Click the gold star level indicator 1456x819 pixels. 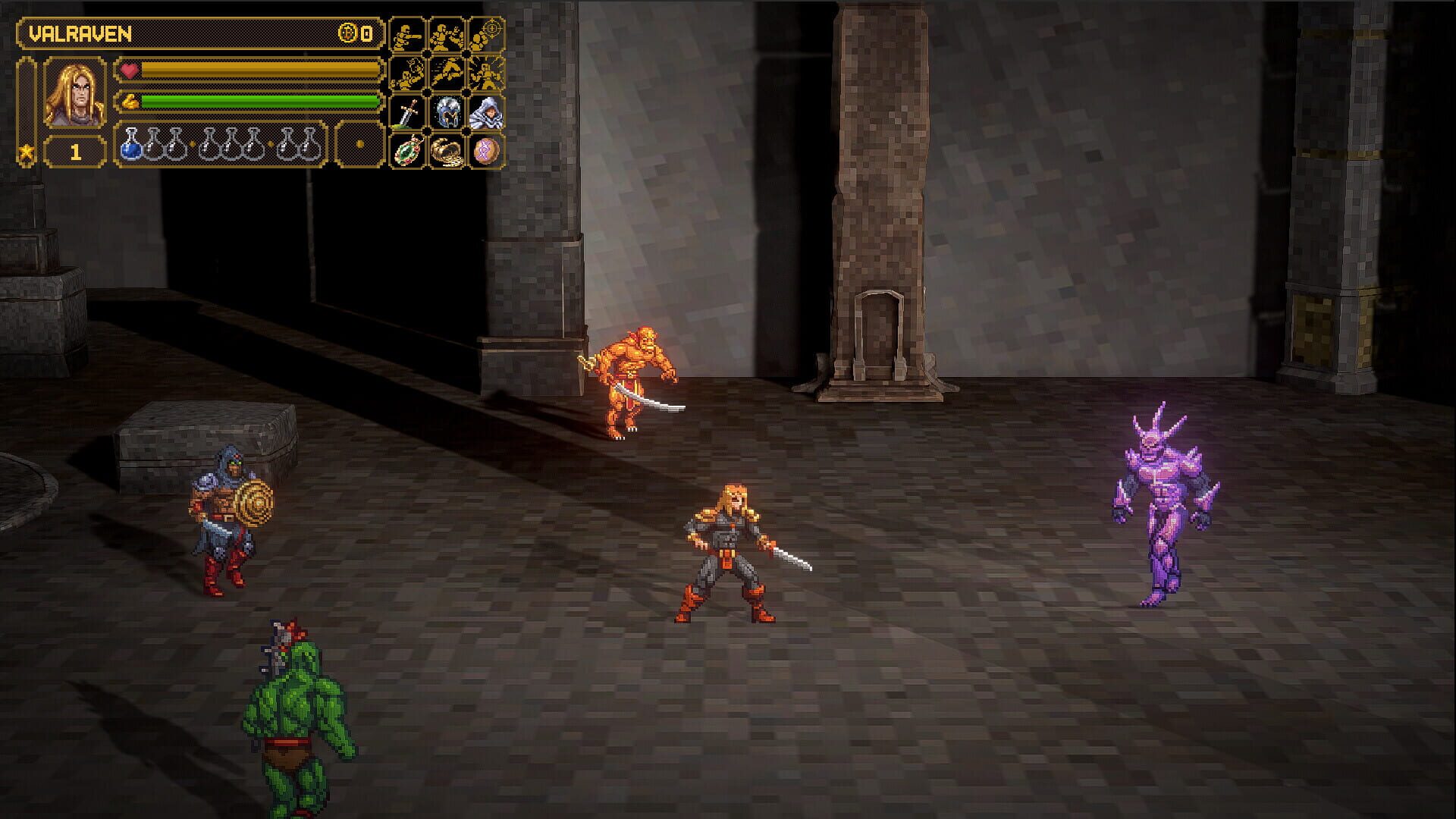pyautogui.click(x=27, y=152)
